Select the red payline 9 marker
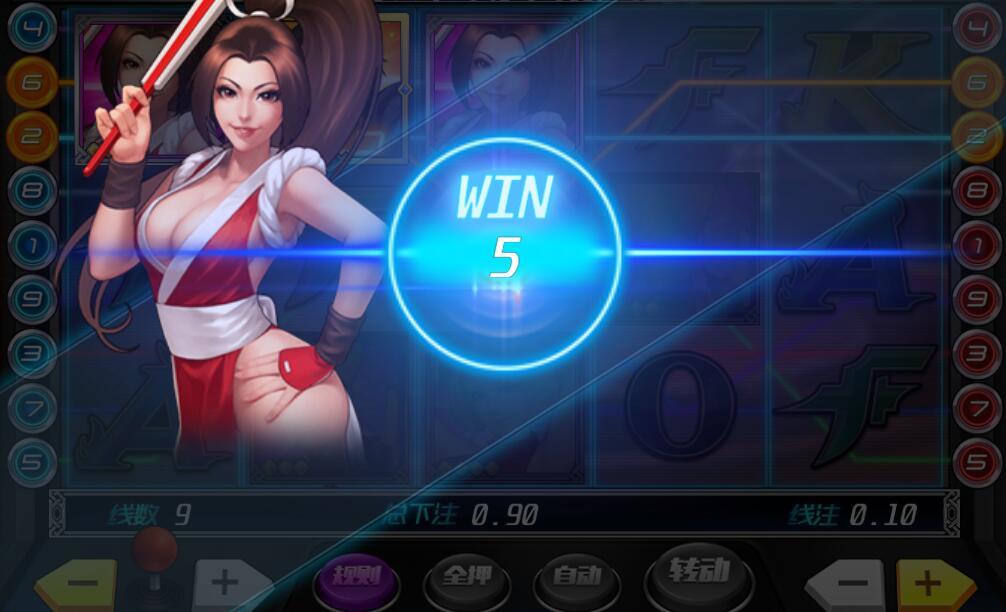Image resolution: width=1006 pixels, height=612 pixels. pyautogui.click(x=976, y=297)
